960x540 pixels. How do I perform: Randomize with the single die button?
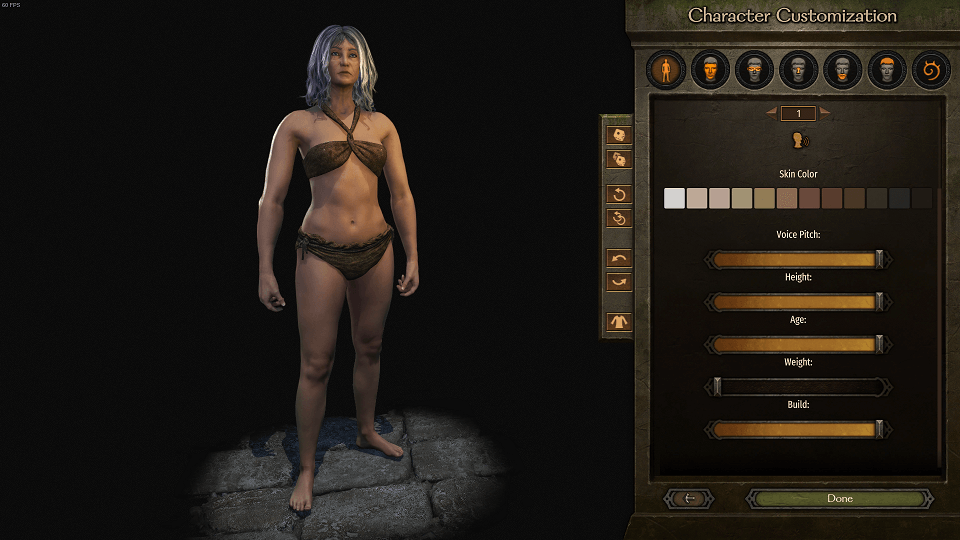(619, 135)
